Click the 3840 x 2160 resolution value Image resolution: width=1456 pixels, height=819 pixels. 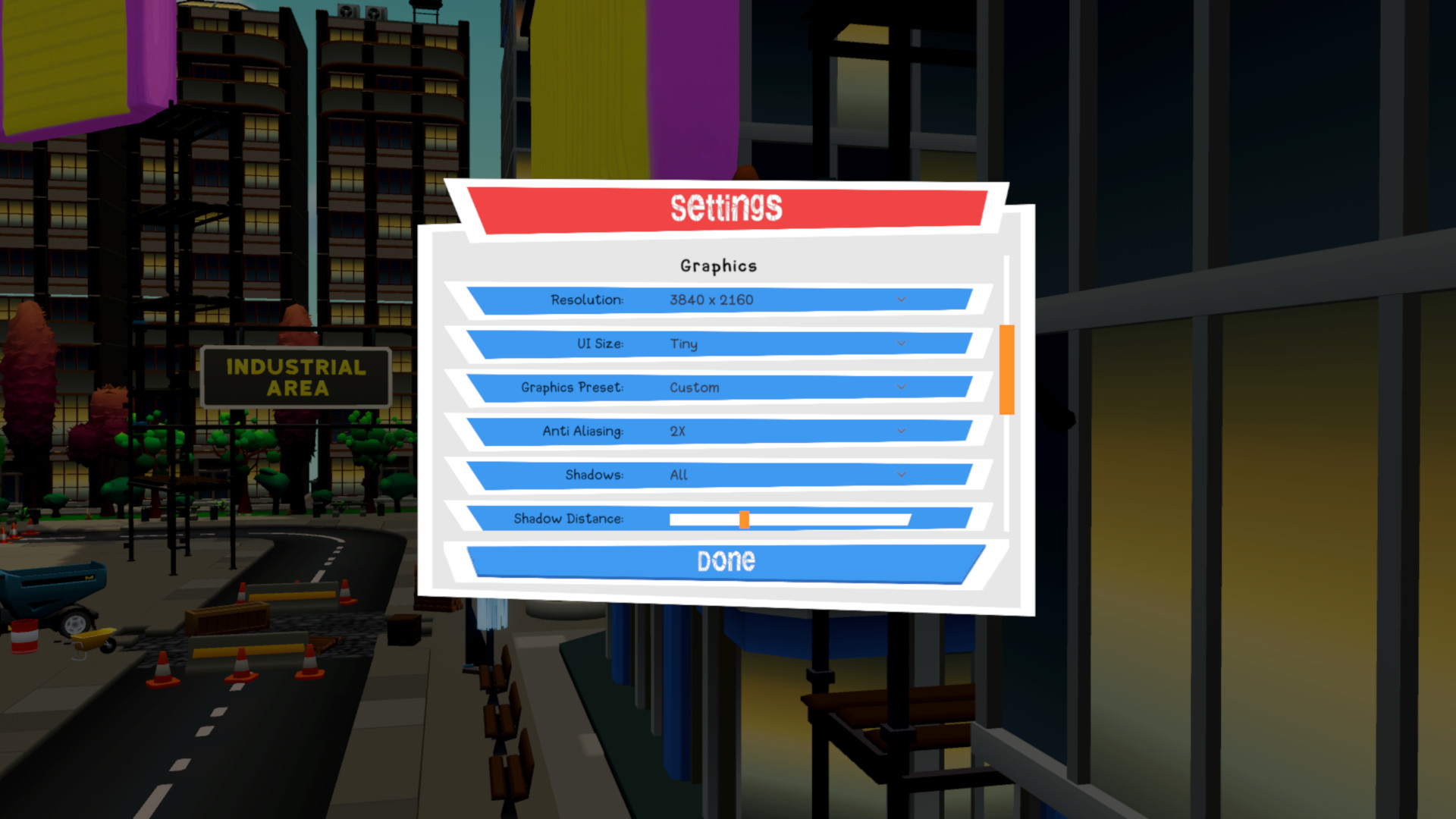point(711,300)
